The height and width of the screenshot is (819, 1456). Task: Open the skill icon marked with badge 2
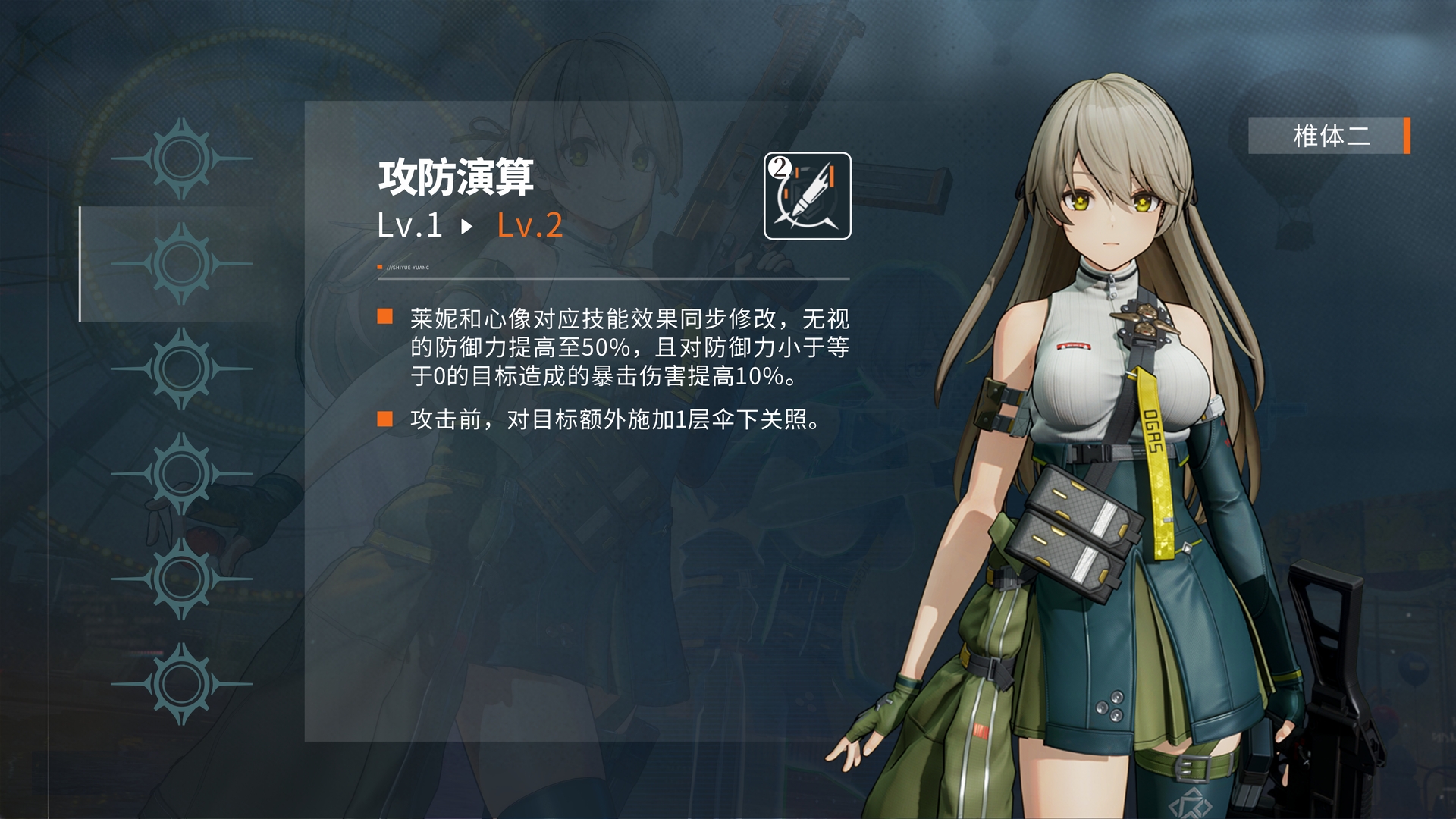tap(806, 196)
